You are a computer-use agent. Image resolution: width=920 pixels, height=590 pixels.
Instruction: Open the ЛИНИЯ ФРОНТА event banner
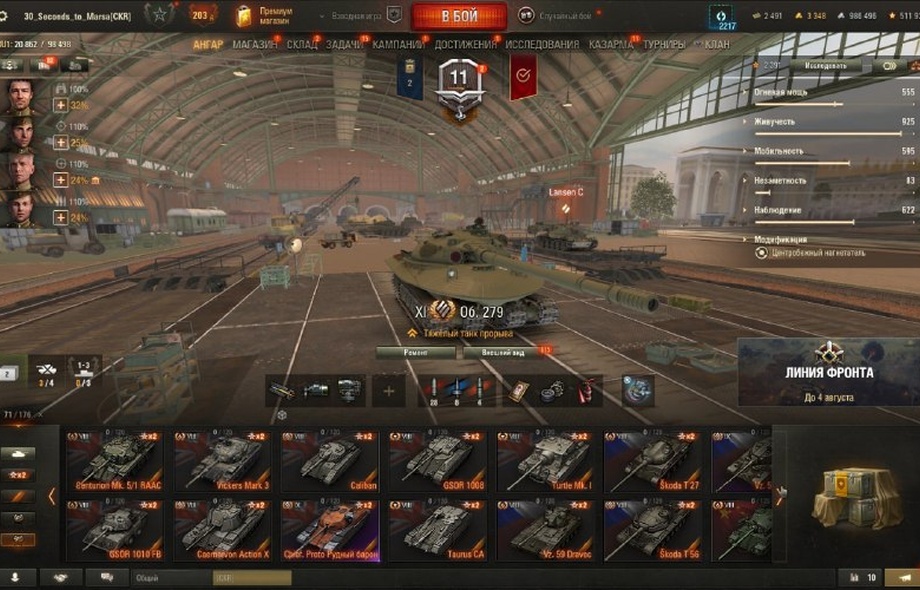[828, 373]
